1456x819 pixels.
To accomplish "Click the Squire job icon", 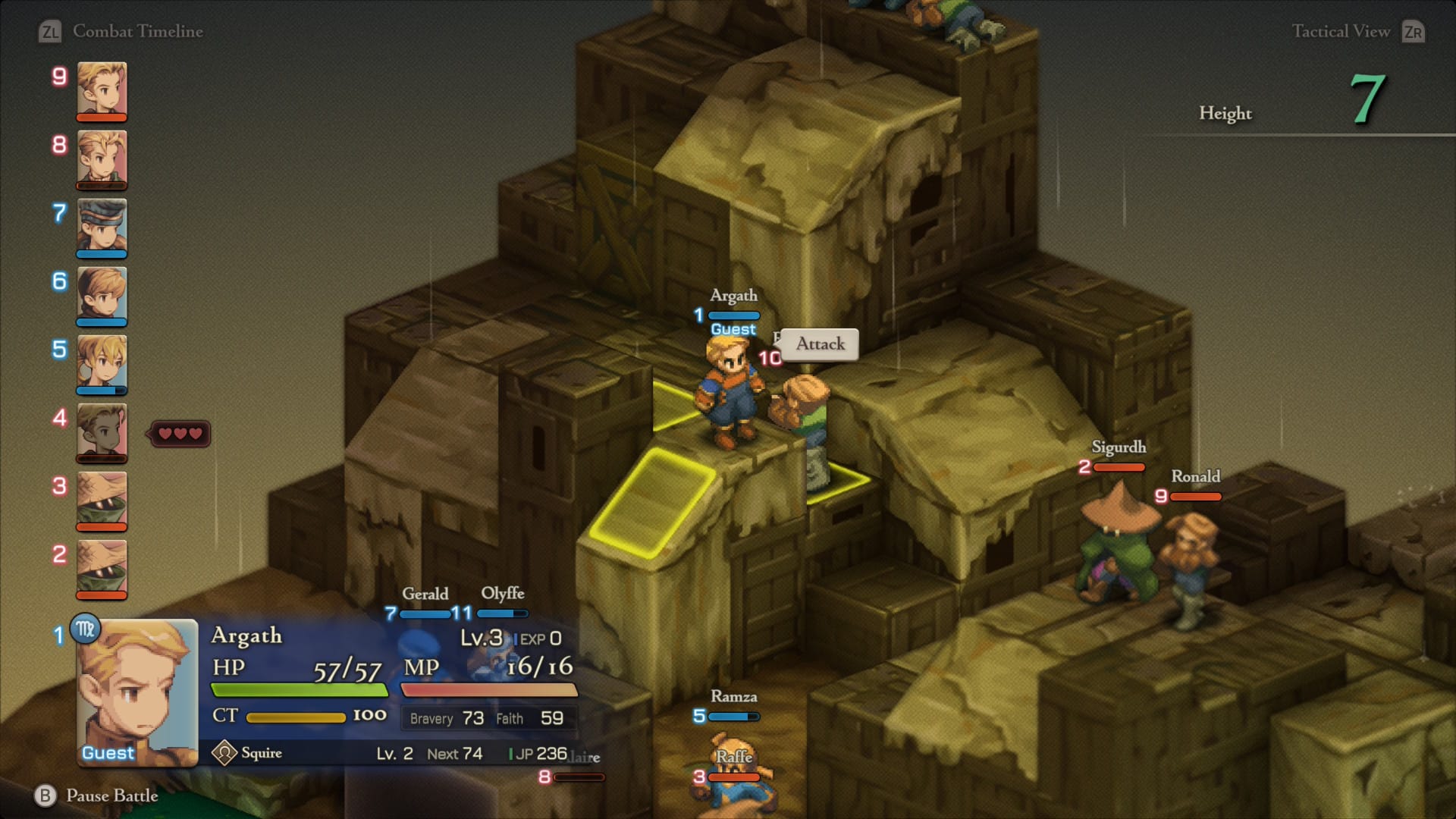I will click(224, 753).
